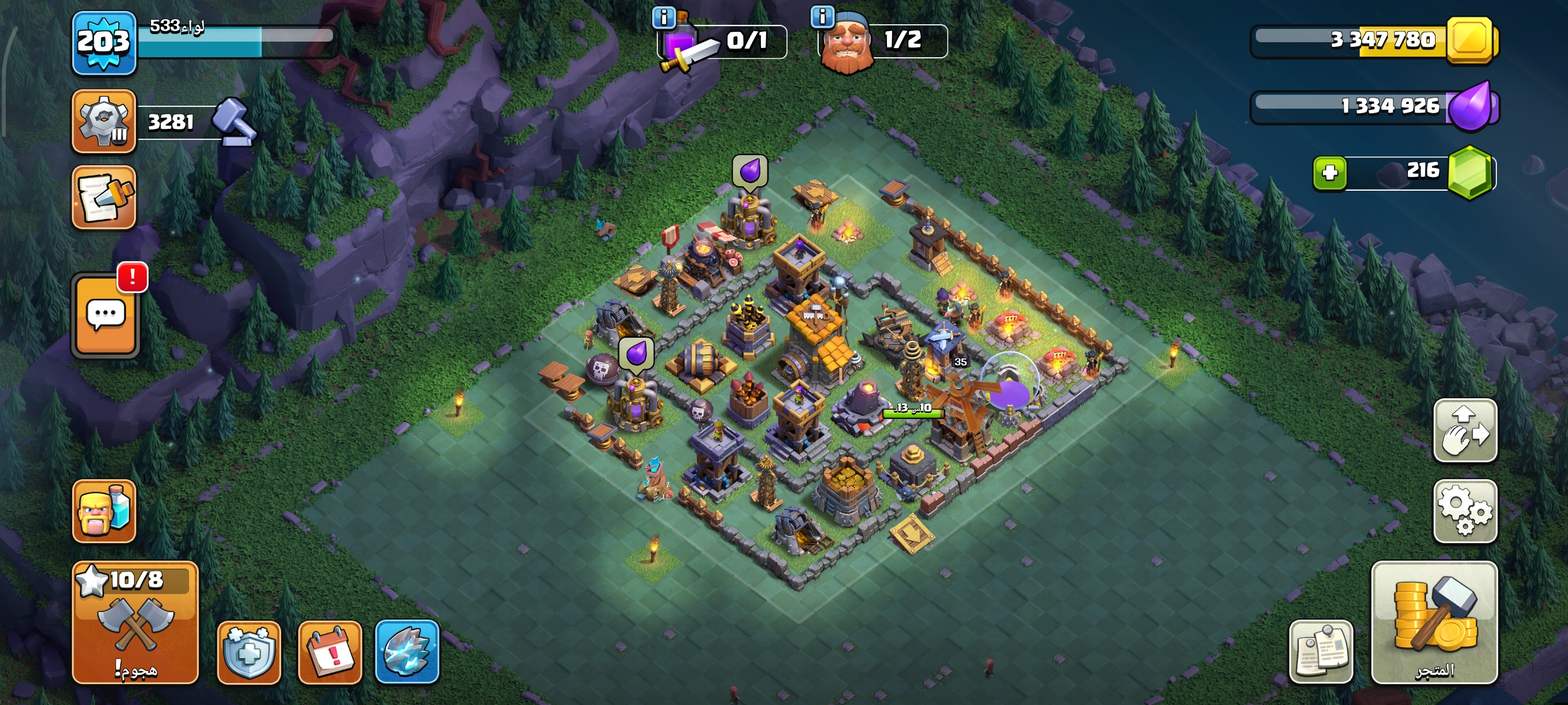Show info for the master builder counter

click(x=822, y=16)
